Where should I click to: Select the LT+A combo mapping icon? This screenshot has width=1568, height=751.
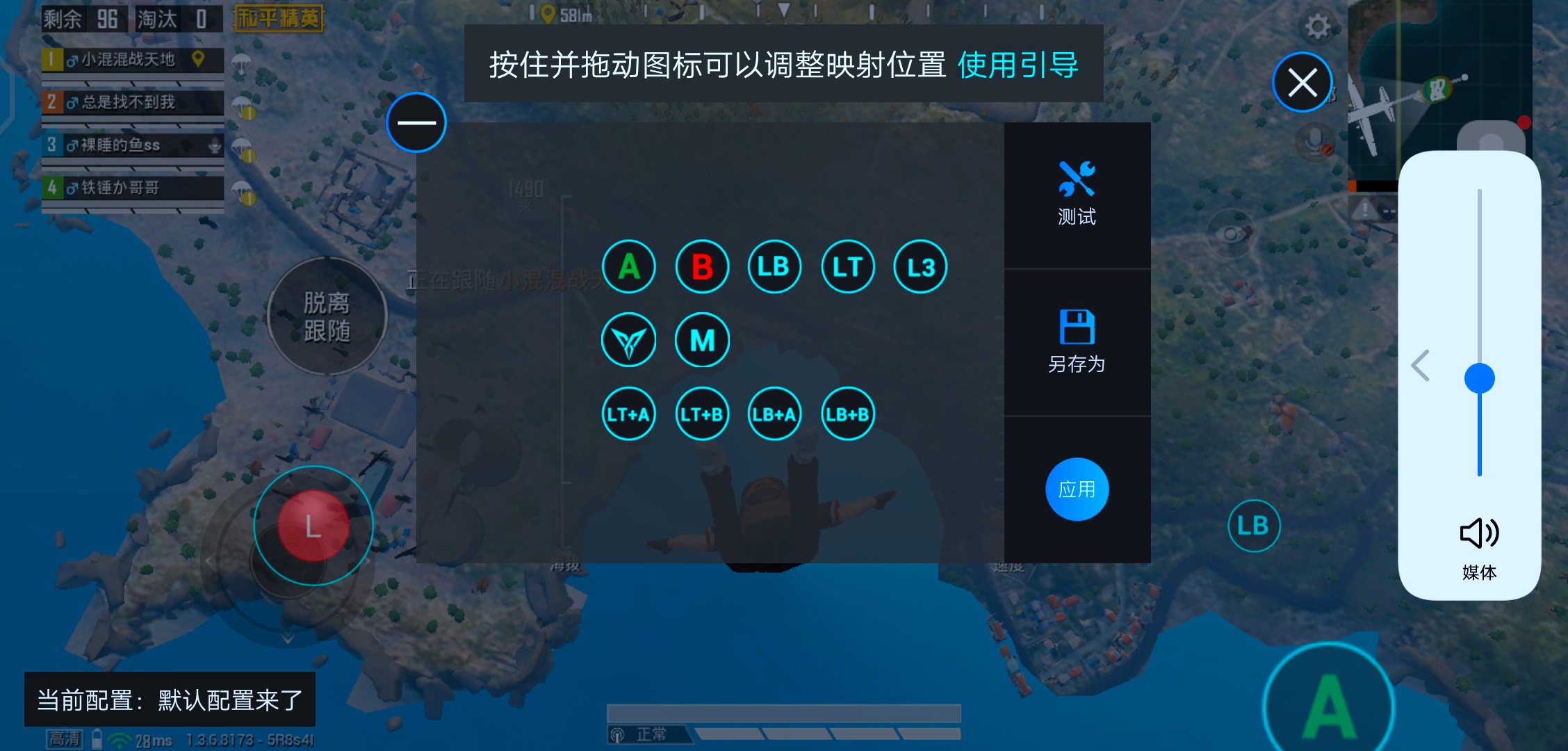tap(628, 414)
